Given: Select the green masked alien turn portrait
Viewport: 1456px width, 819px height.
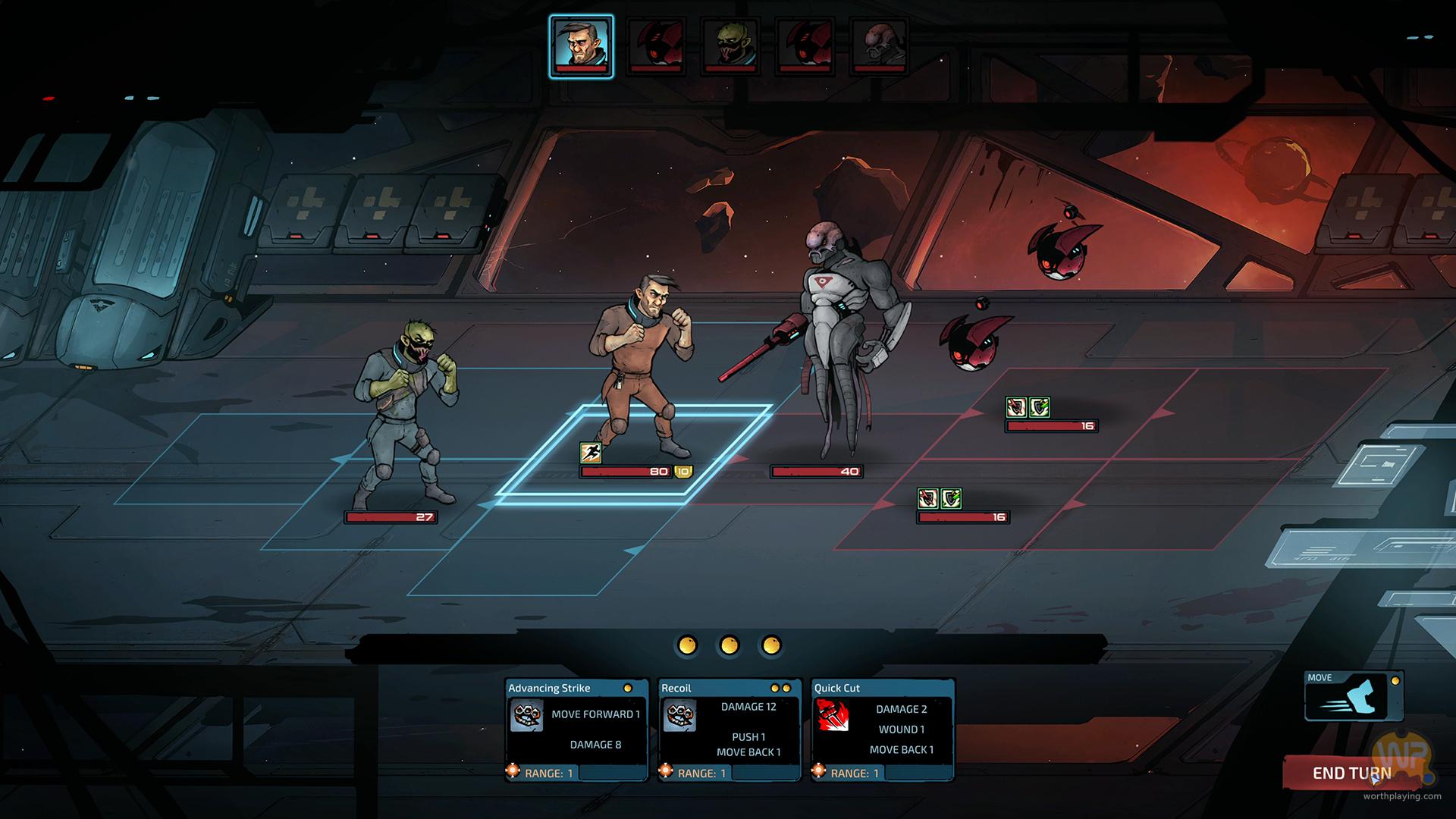Looking at the screenshot, I should (730, 46).
